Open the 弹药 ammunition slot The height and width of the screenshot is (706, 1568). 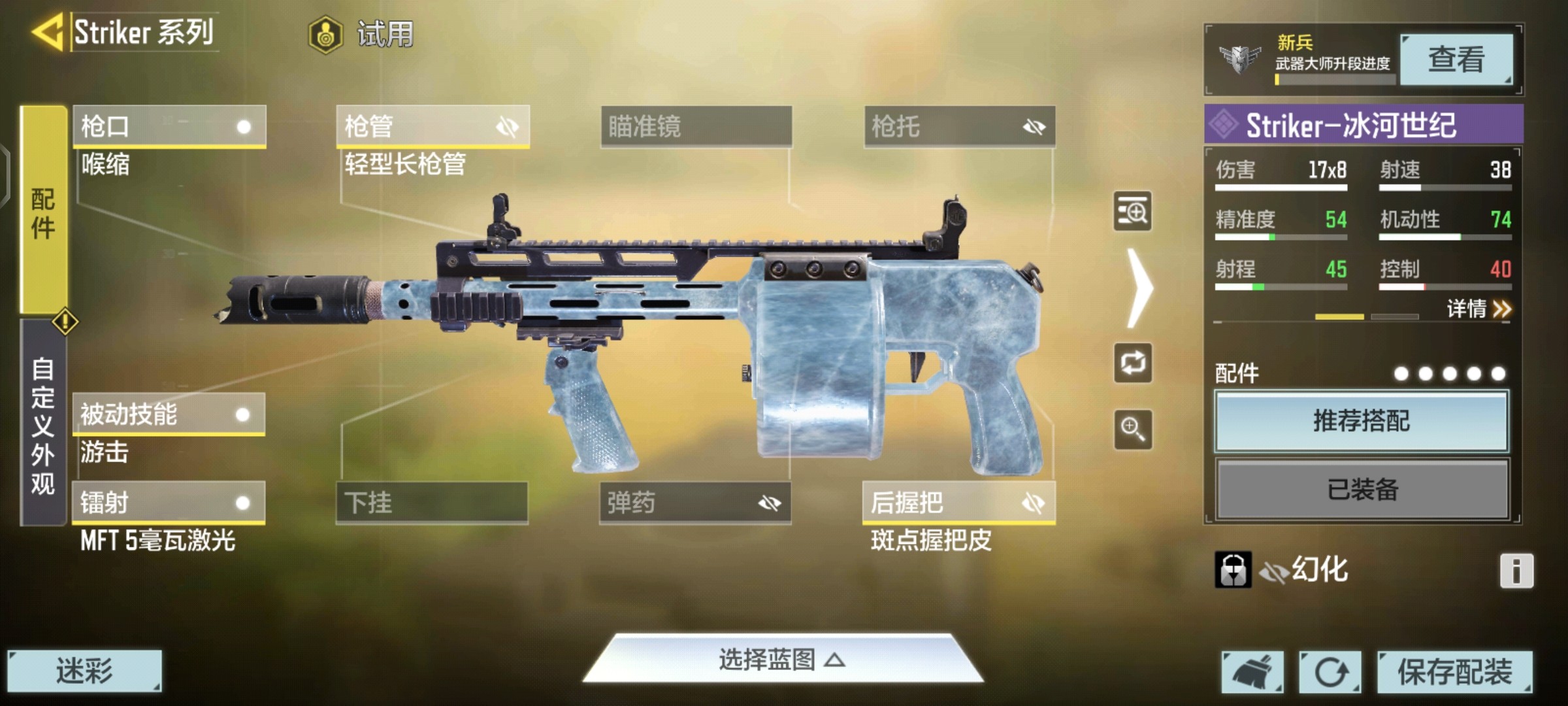(695, 503)
